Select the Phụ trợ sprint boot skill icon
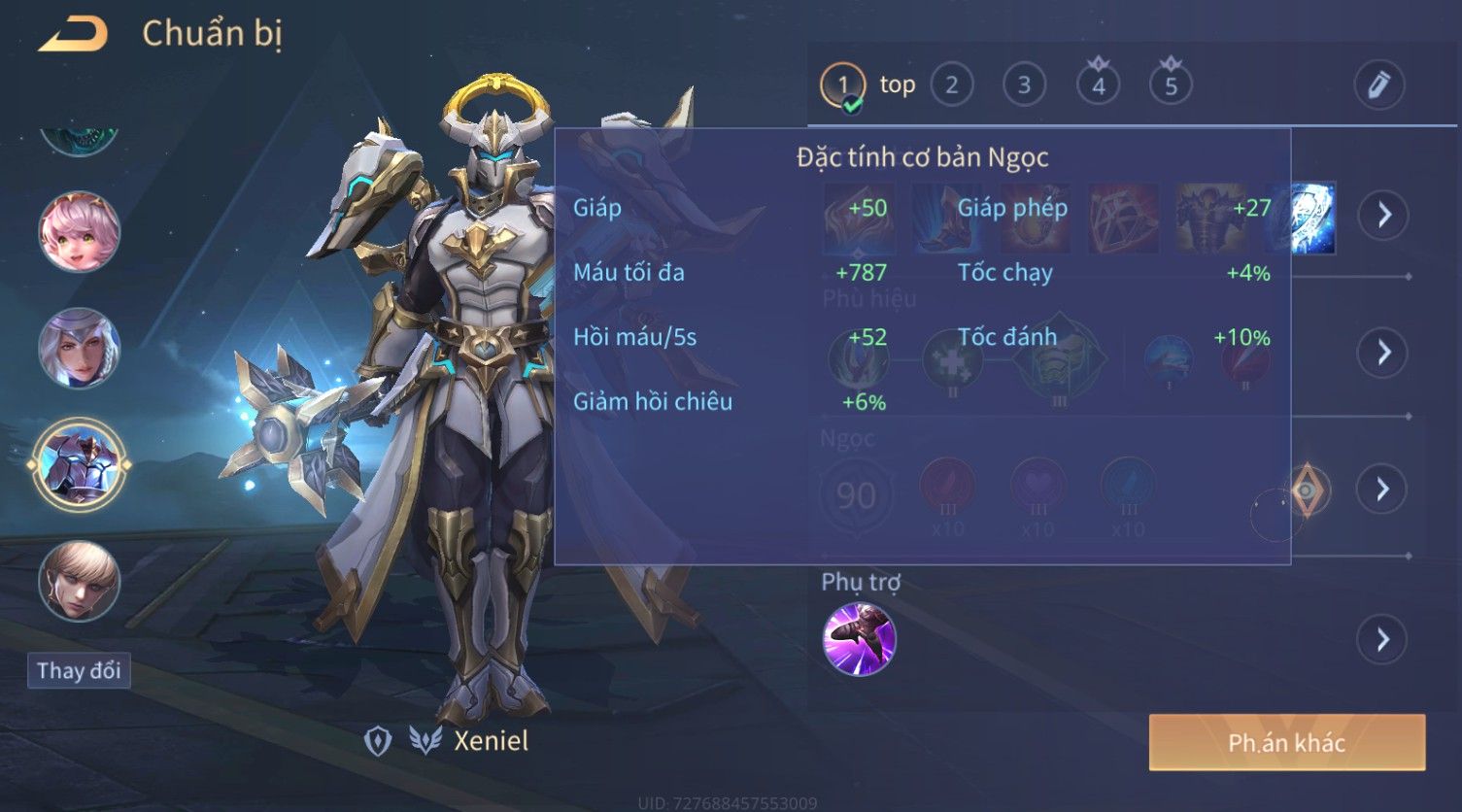 click(x=860, y=639)
